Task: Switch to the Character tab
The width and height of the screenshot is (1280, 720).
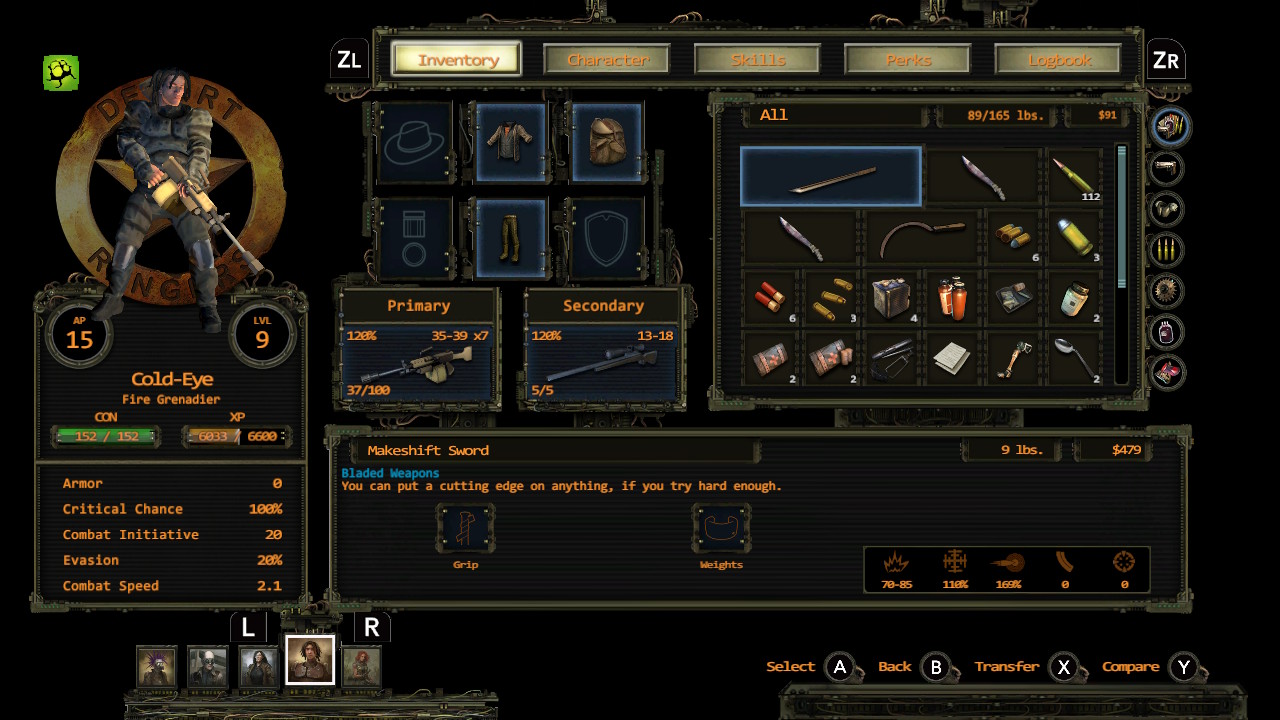Action: (607, 60)
